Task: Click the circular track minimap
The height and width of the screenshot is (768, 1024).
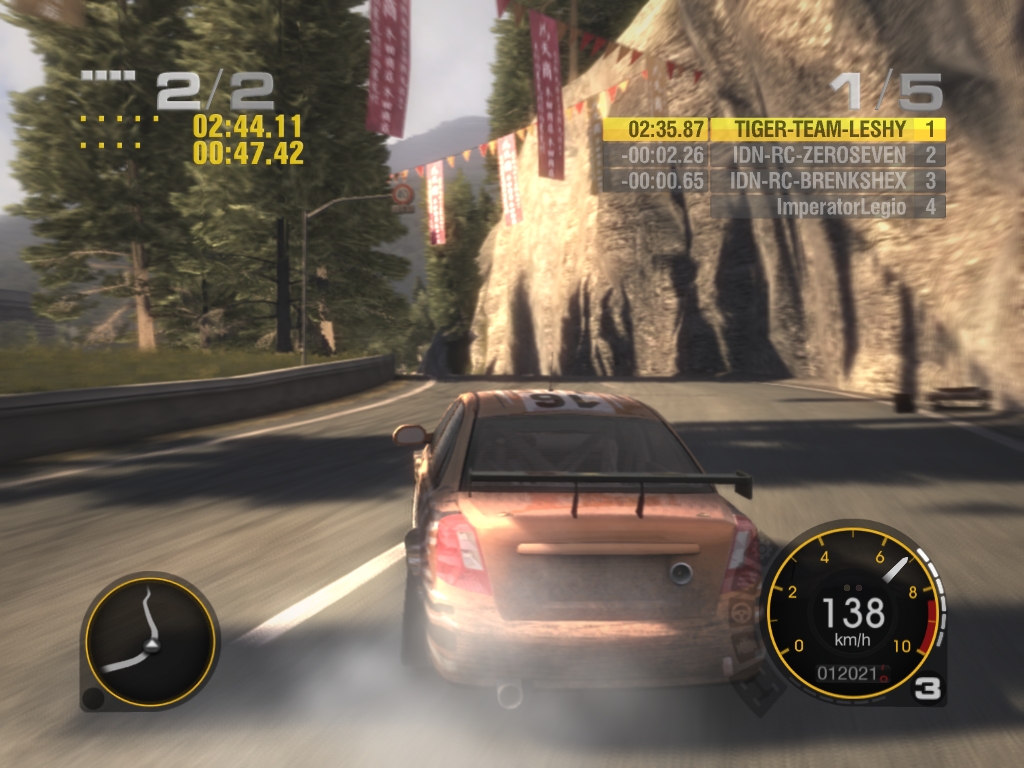Action: (x=150, y=640)
